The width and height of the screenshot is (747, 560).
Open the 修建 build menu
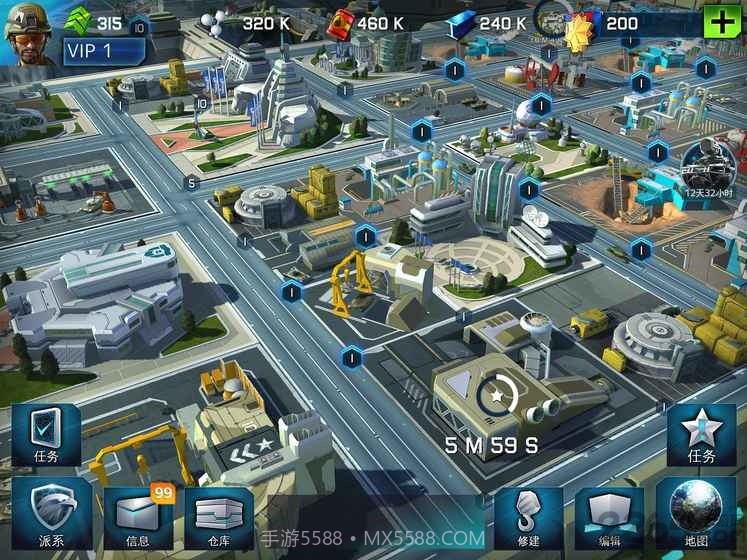pos(528,516)
